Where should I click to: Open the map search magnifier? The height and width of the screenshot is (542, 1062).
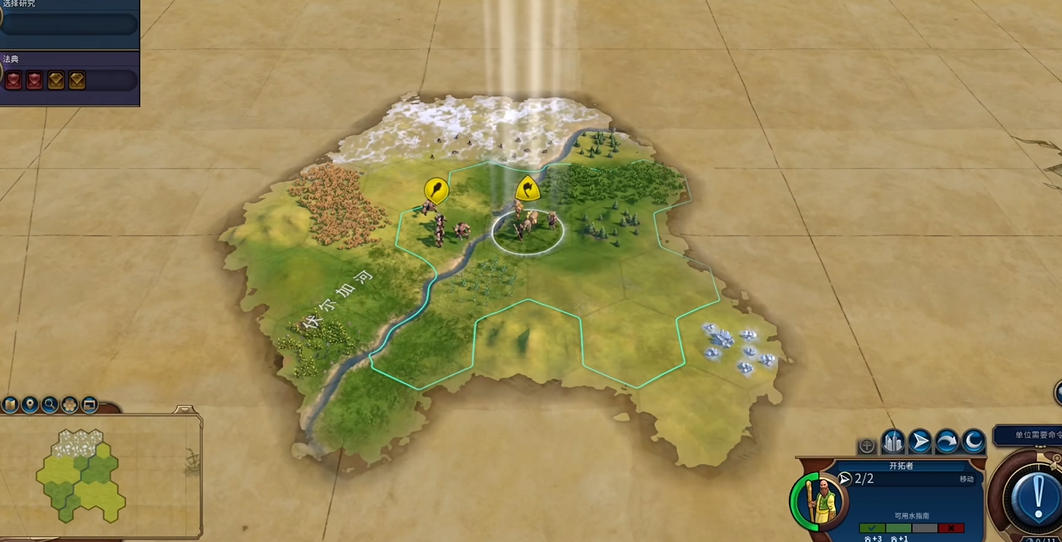50,405
